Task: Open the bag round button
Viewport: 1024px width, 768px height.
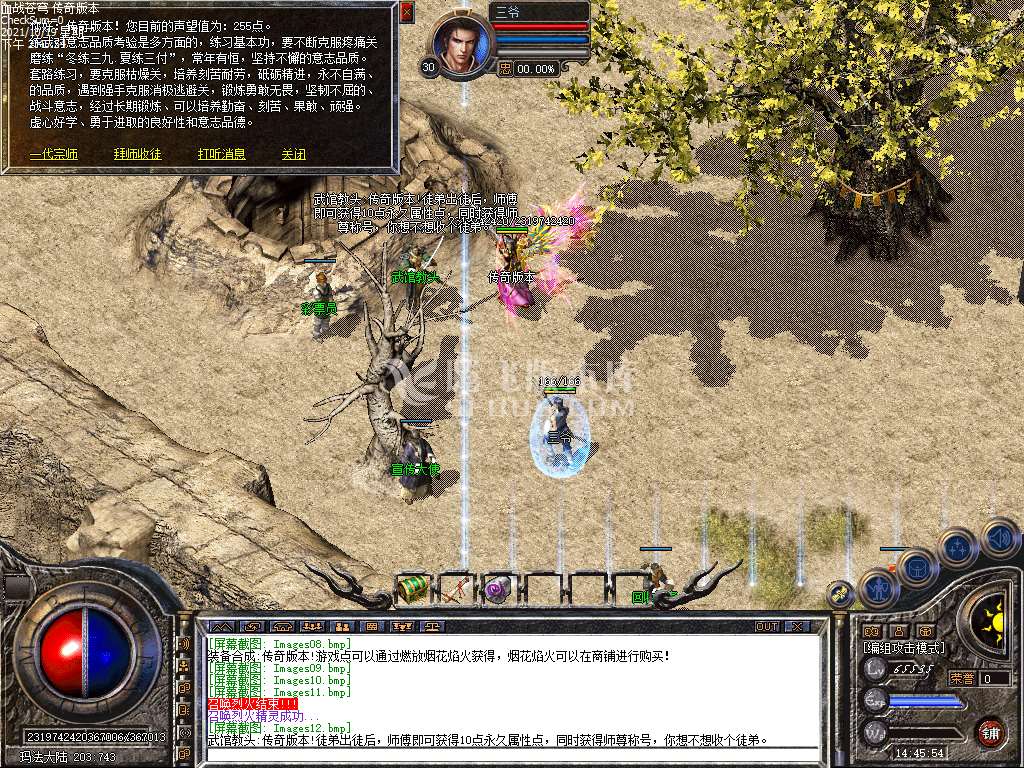Action: pyautogui.click(x=916, y=567)
